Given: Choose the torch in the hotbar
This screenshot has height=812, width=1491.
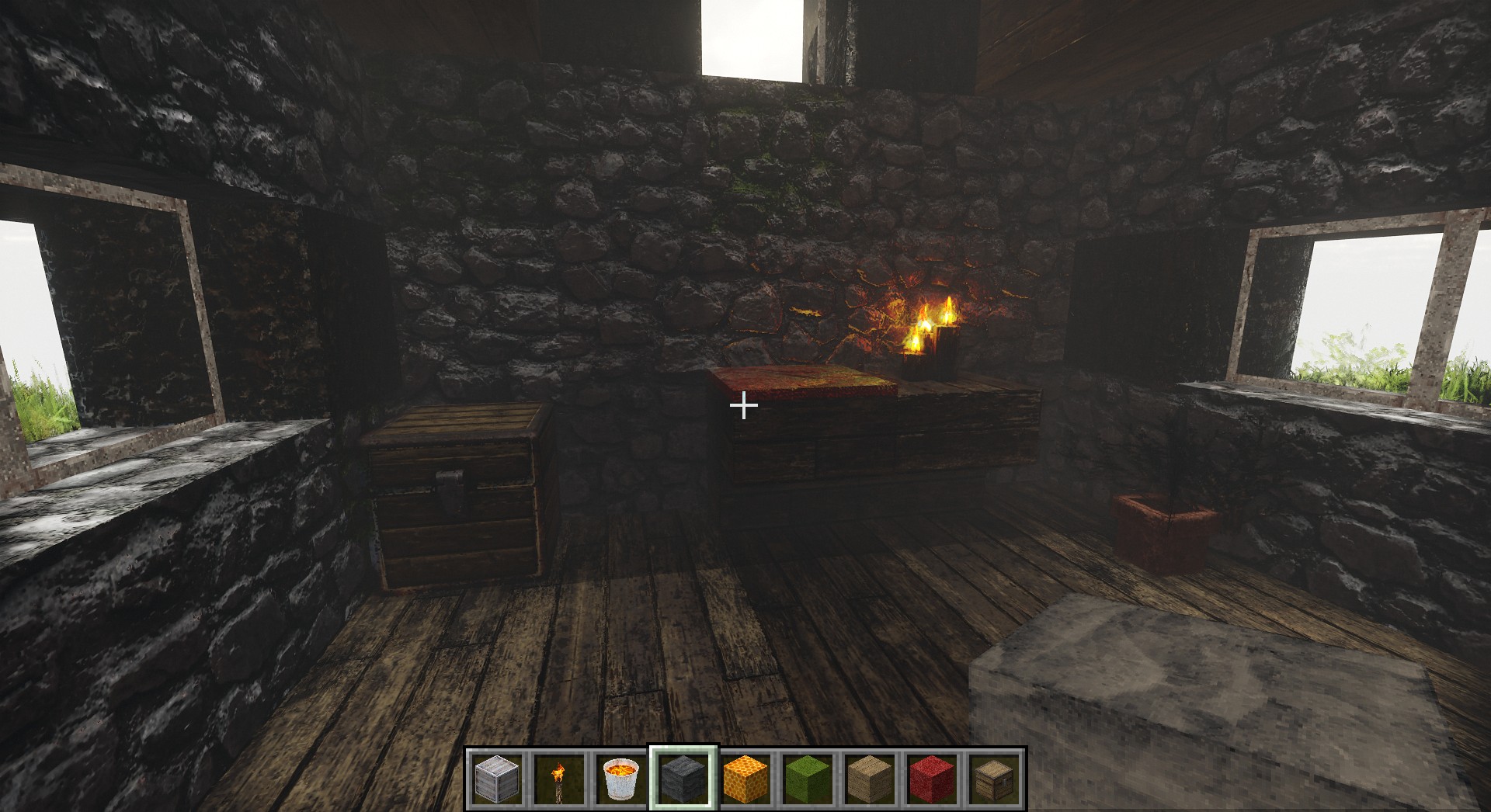Looking at the screenshot, I should (559, 779).
